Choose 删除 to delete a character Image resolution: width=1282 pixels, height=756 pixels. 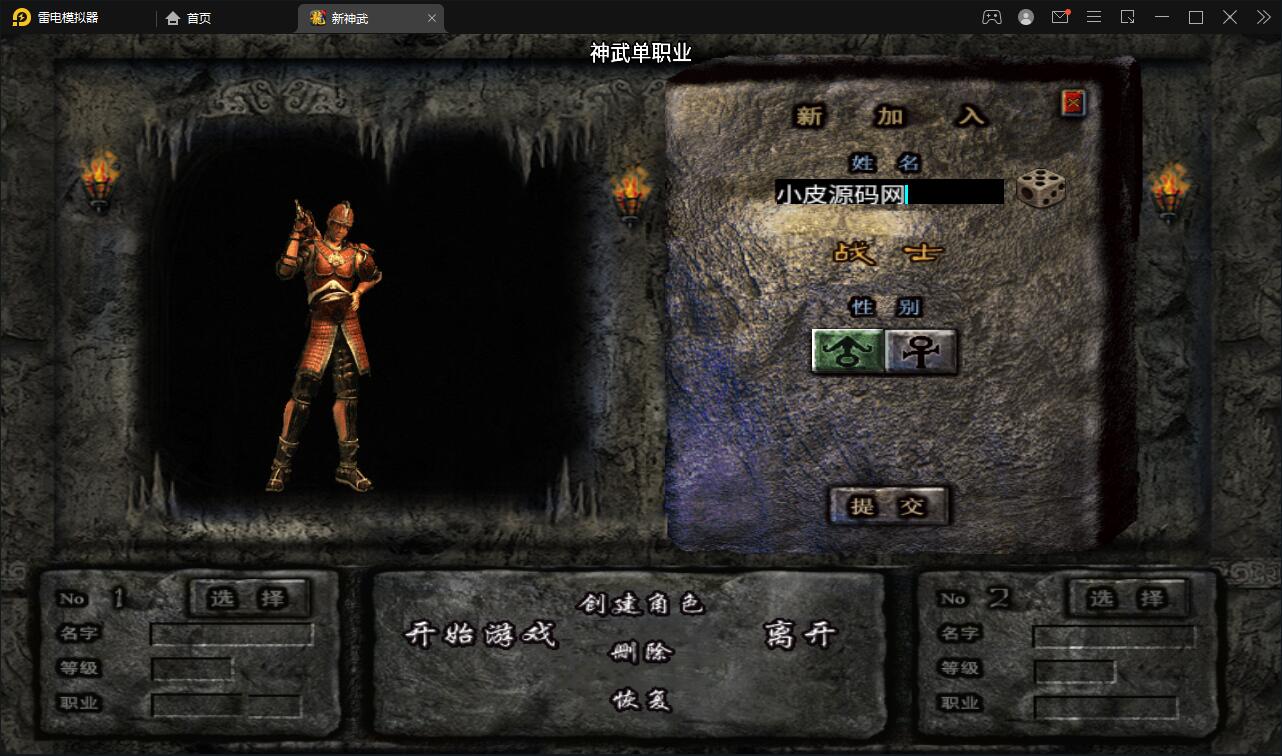[641, 653]
